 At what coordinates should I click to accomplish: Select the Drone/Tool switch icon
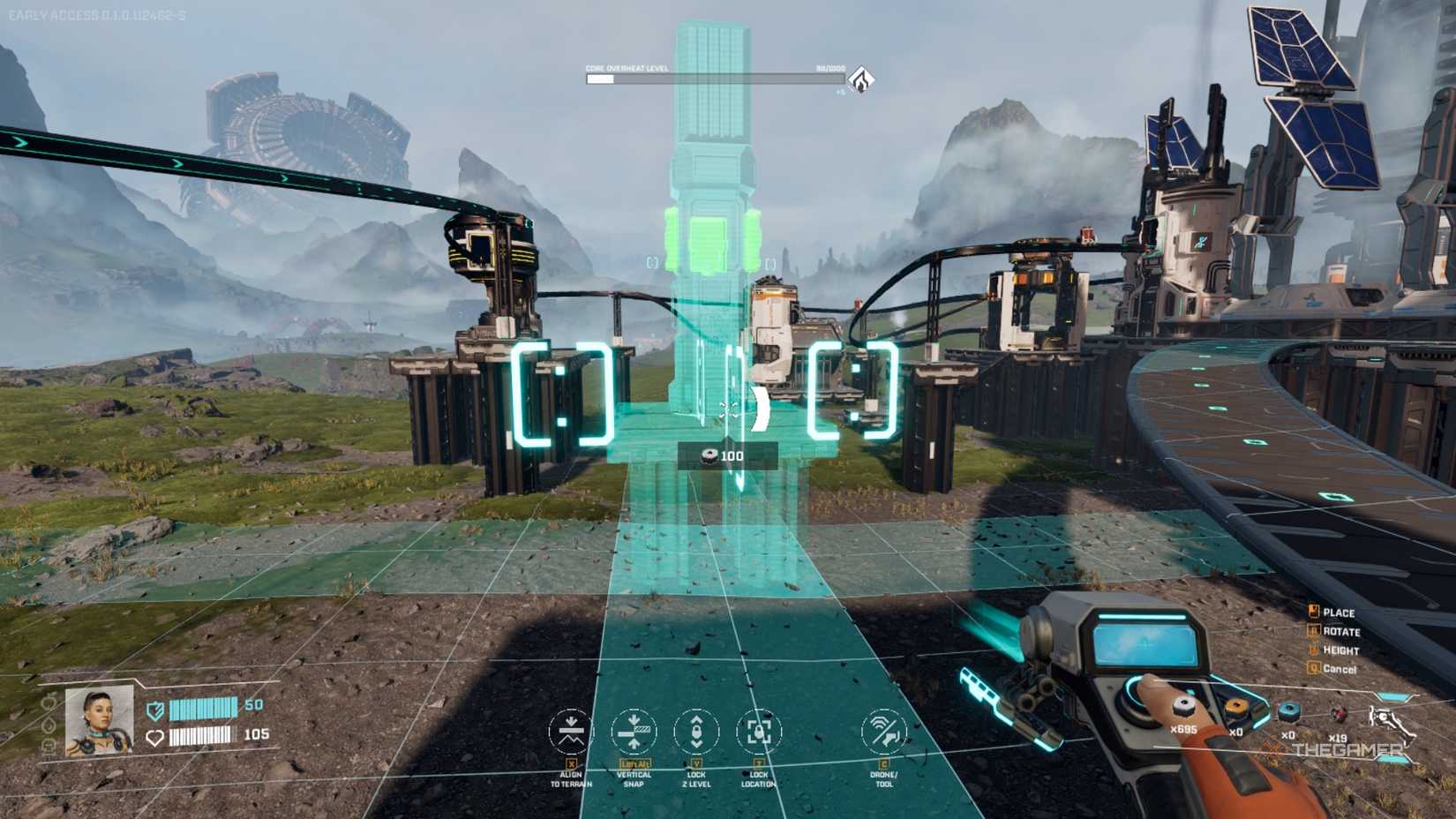pyautogui.click(x=885, y=732)
